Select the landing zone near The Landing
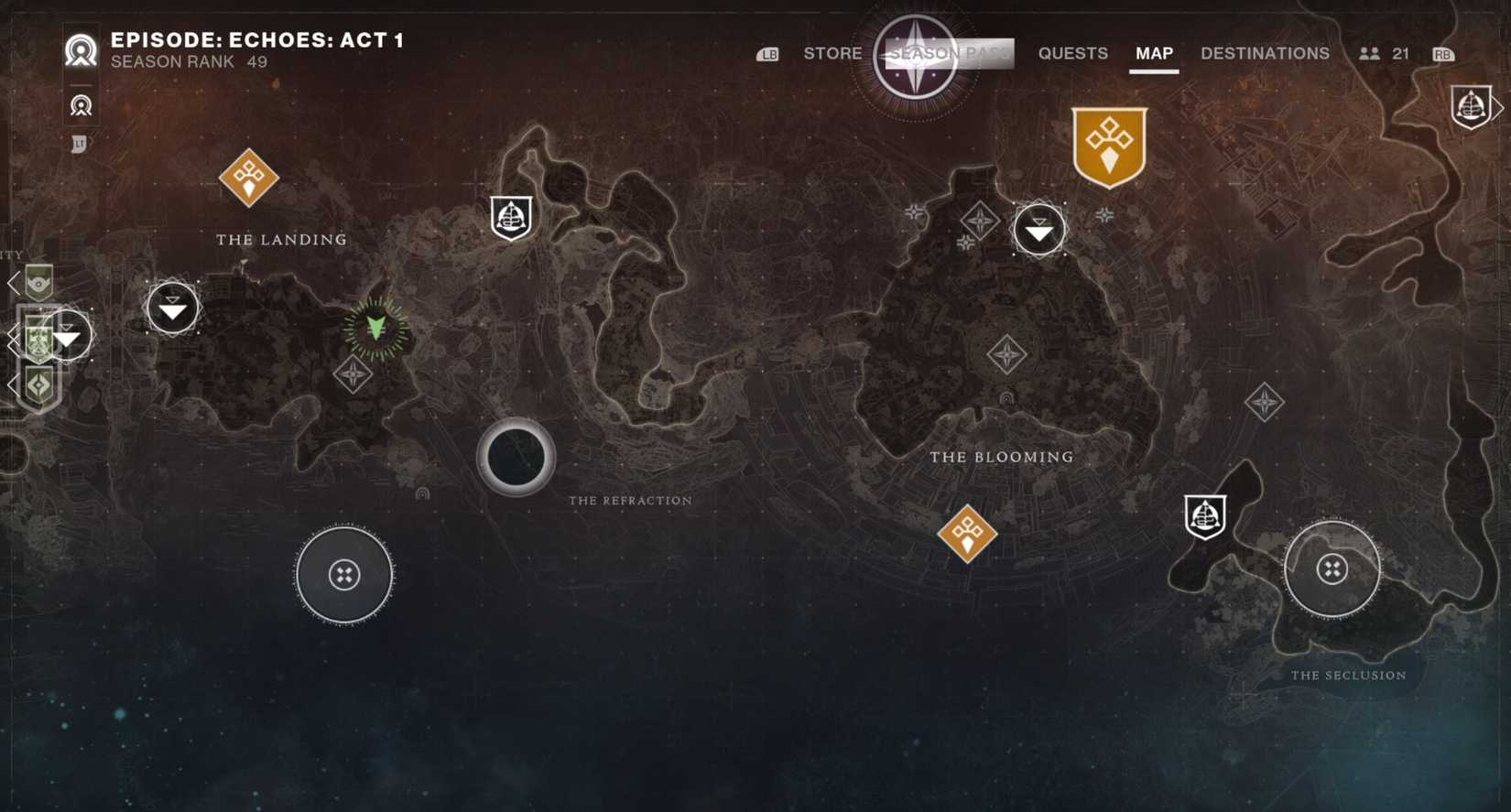This screenshot has width=1511, height=812. (172, 309)
